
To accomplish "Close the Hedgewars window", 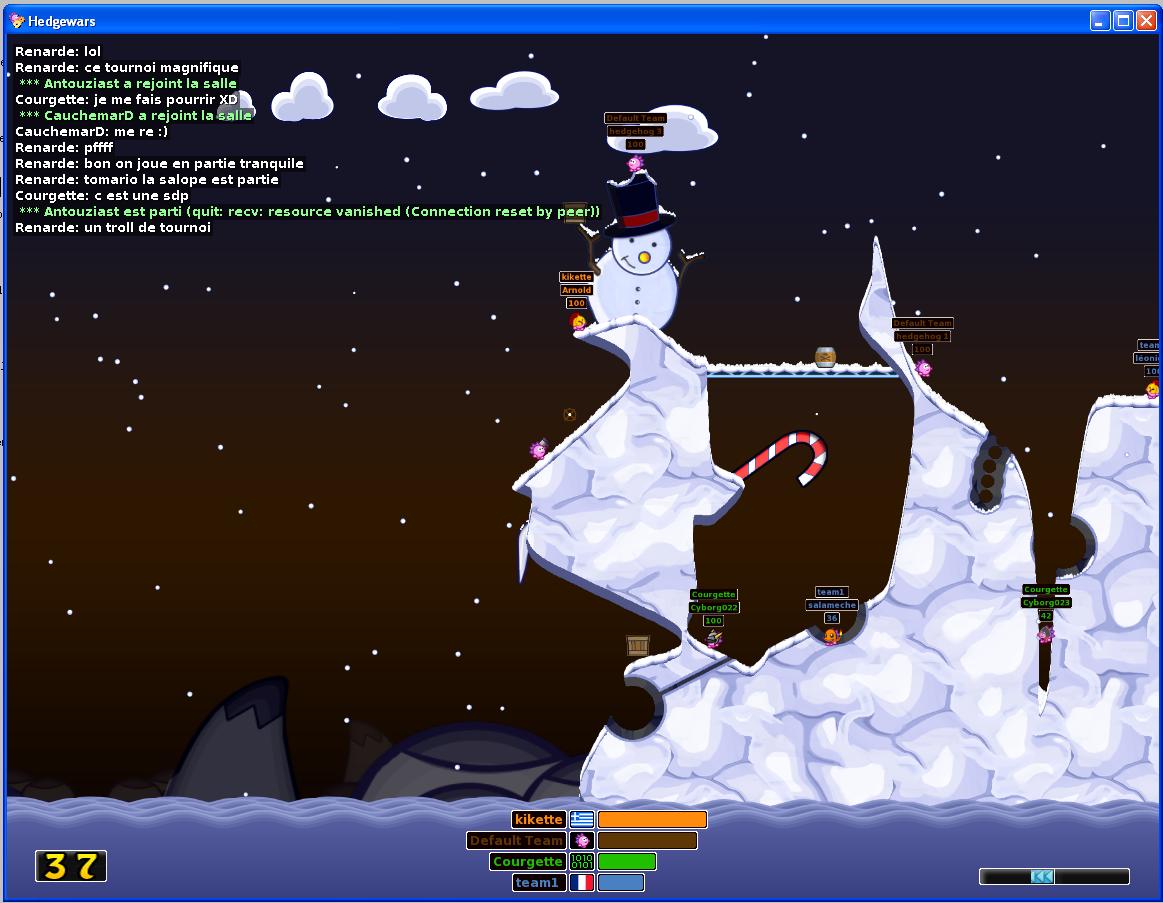I will click(1145, 21).
